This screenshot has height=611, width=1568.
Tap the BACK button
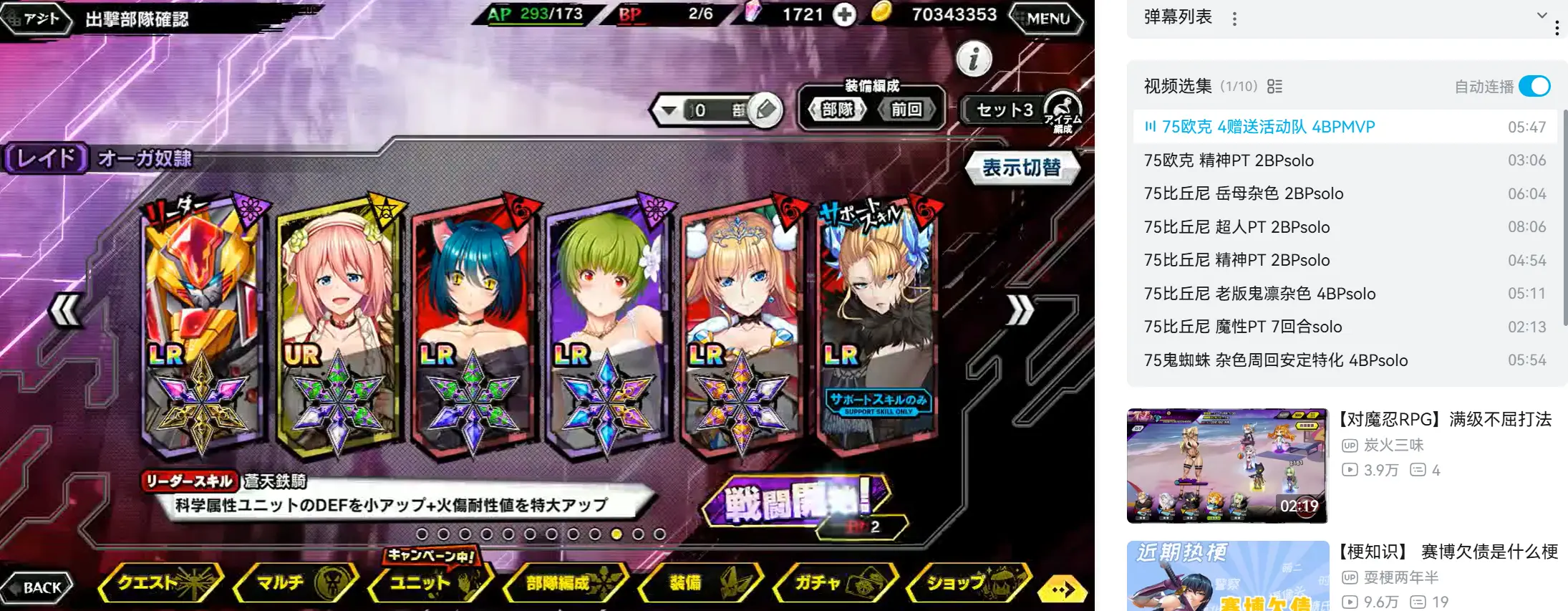[39, 587]
